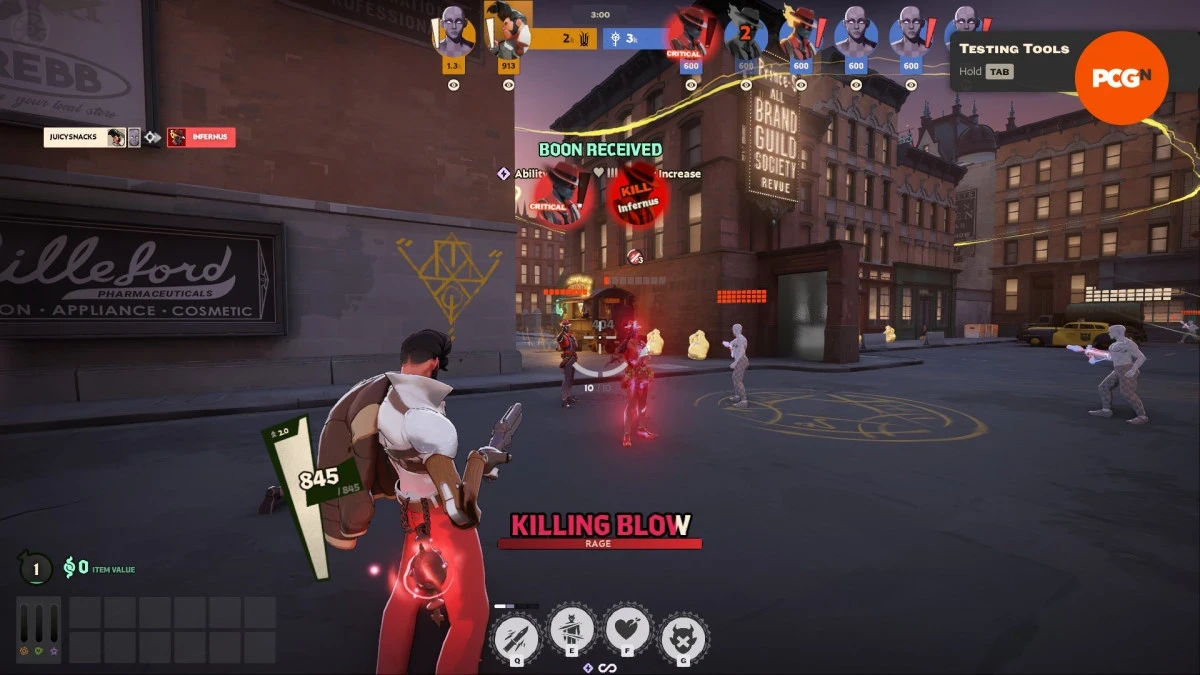Use the slashed figure ability
The height and width of the screenshot is (675, 1200).
573,630
